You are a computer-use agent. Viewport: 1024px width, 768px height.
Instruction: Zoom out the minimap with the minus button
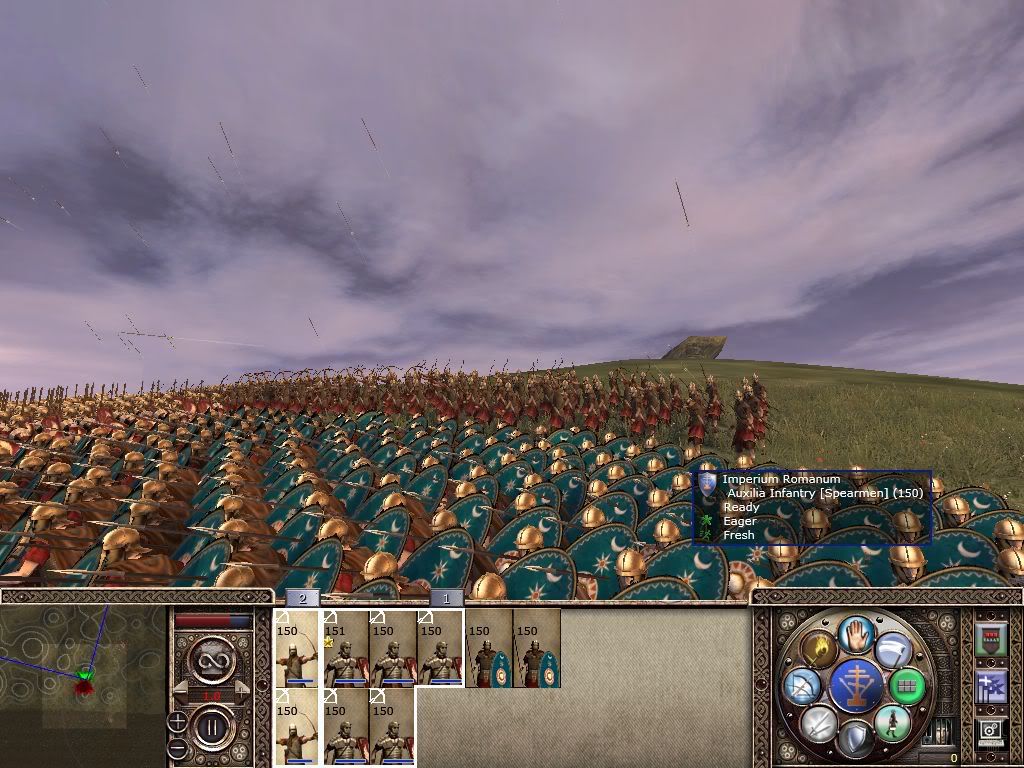(177, 747)
